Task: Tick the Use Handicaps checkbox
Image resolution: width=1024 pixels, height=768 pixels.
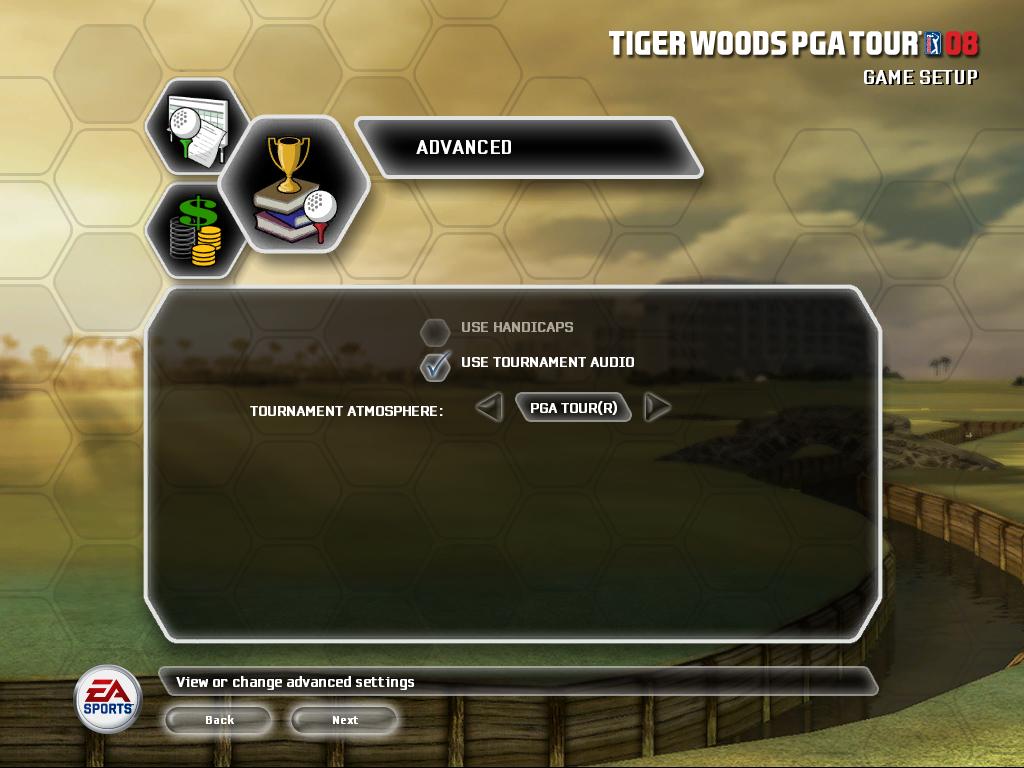Action: point(435,329)
